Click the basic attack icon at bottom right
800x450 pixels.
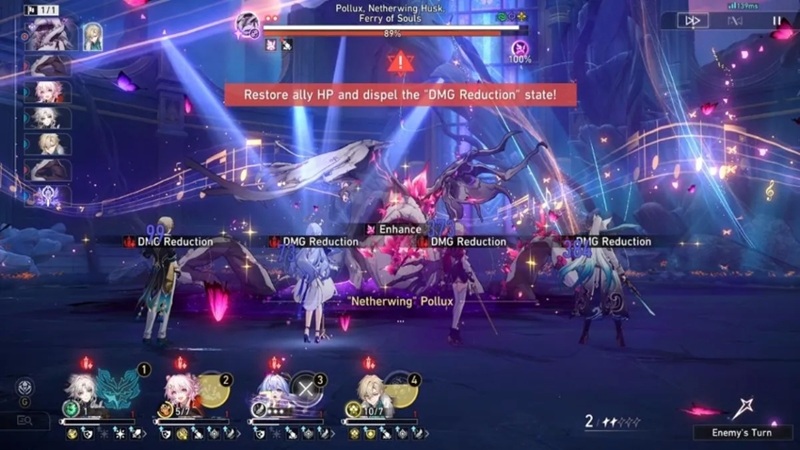click(x=742, y=406)
